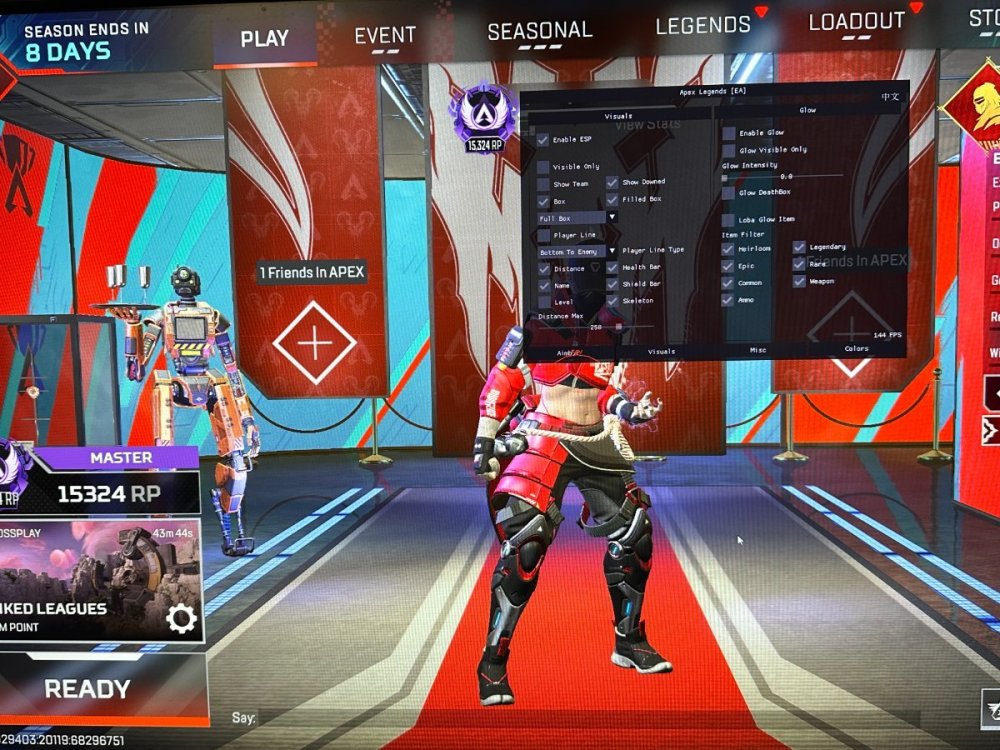Open the gear settings on the mode card
Image resolution: width=1000 pixels, height=750 pixels.
[181, 619]
